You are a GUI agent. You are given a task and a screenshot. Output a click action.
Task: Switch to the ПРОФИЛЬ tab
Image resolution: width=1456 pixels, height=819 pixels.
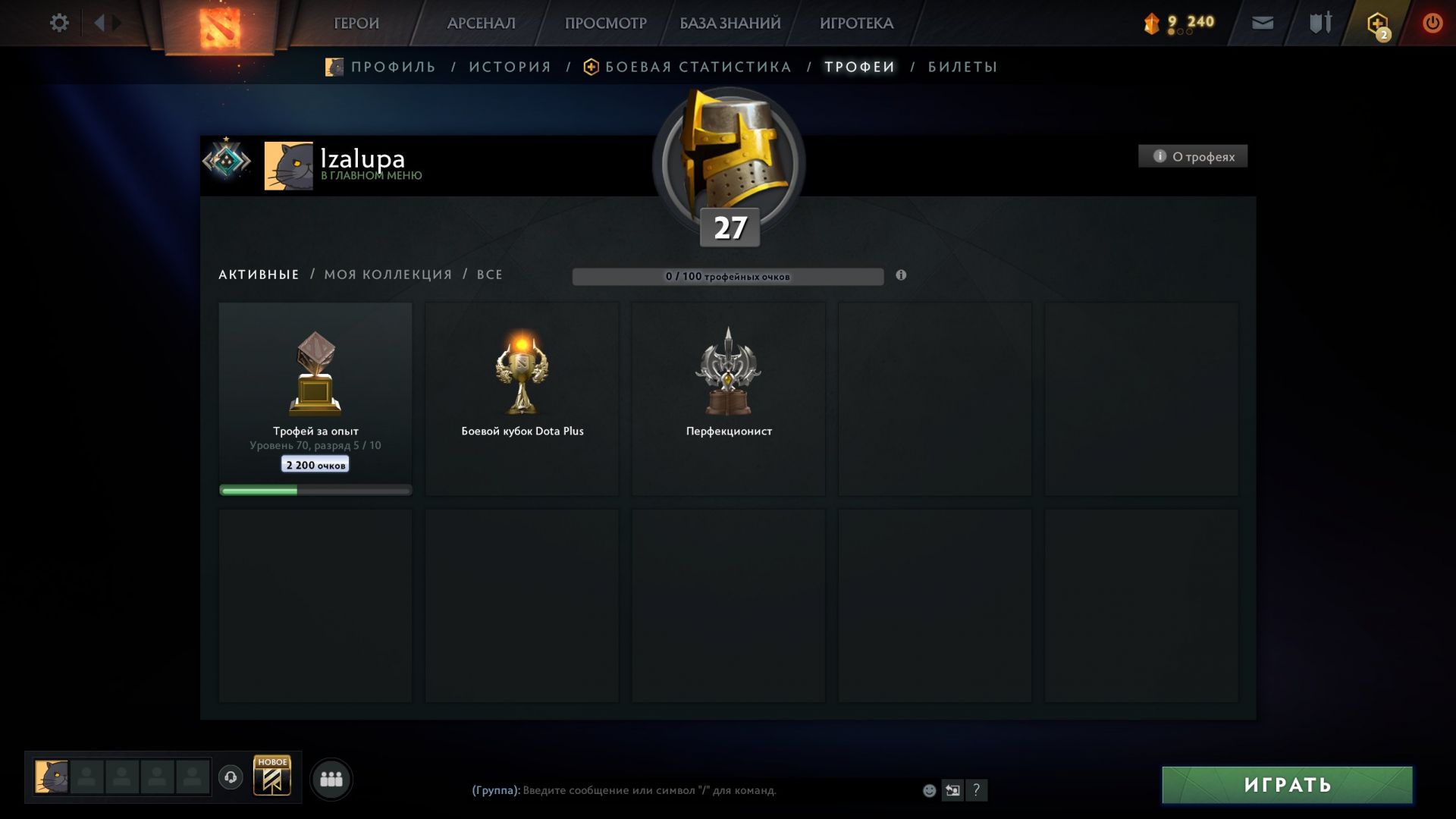click(393, 67)
